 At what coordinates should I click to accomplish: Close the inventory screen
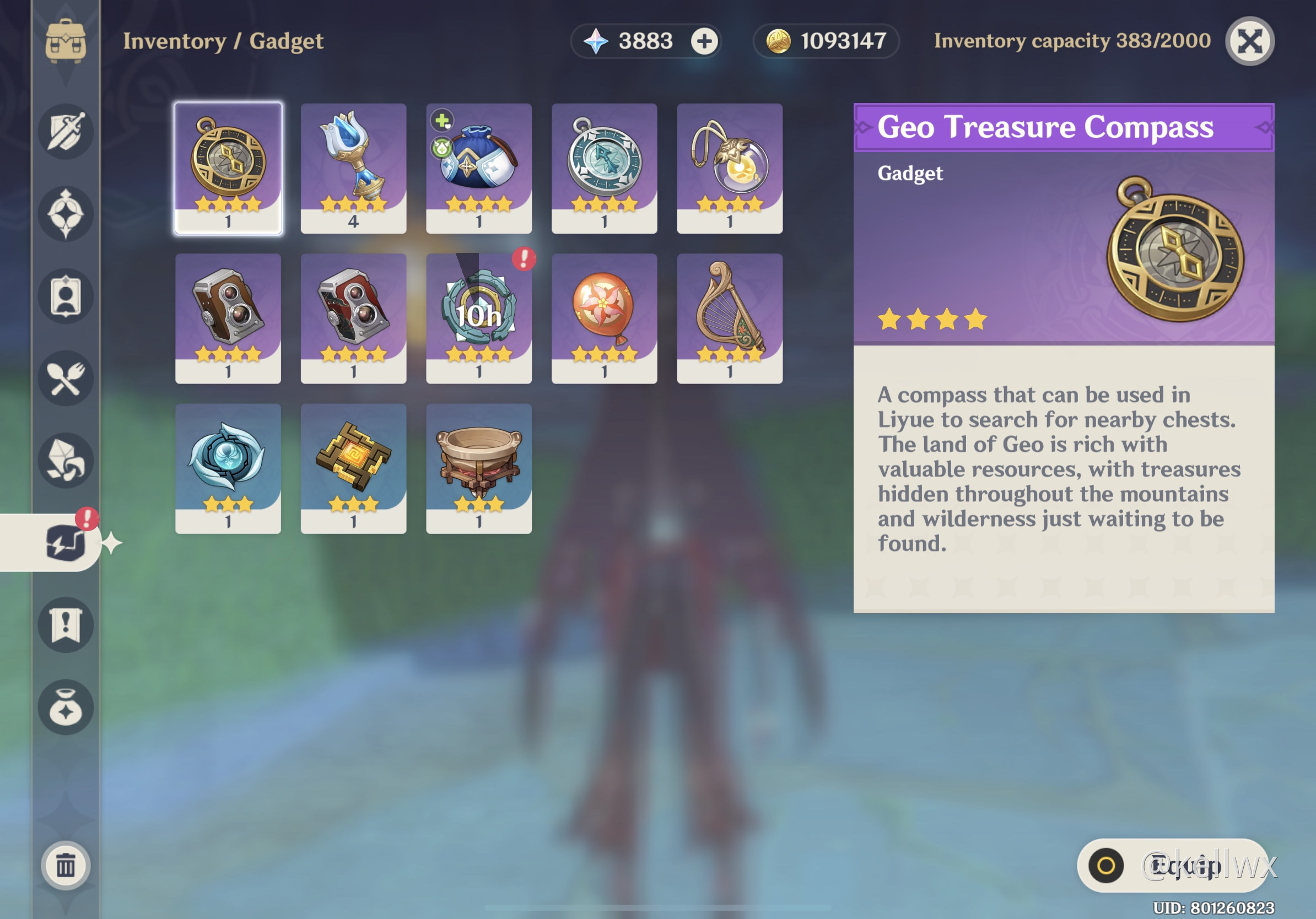(x=1249, y=41)
